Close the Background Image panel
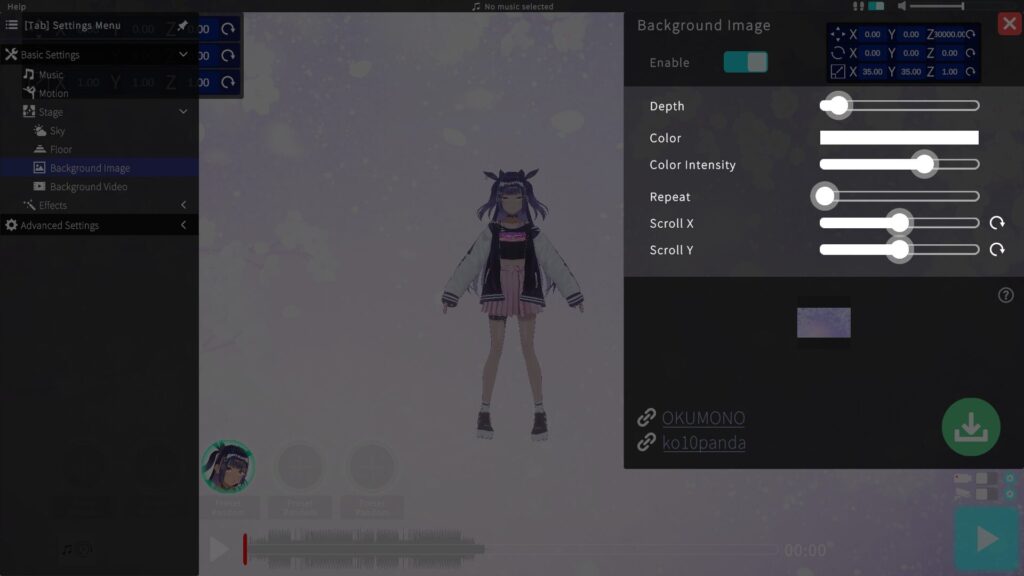The image size is (1024, 576). pos(1009,24)
